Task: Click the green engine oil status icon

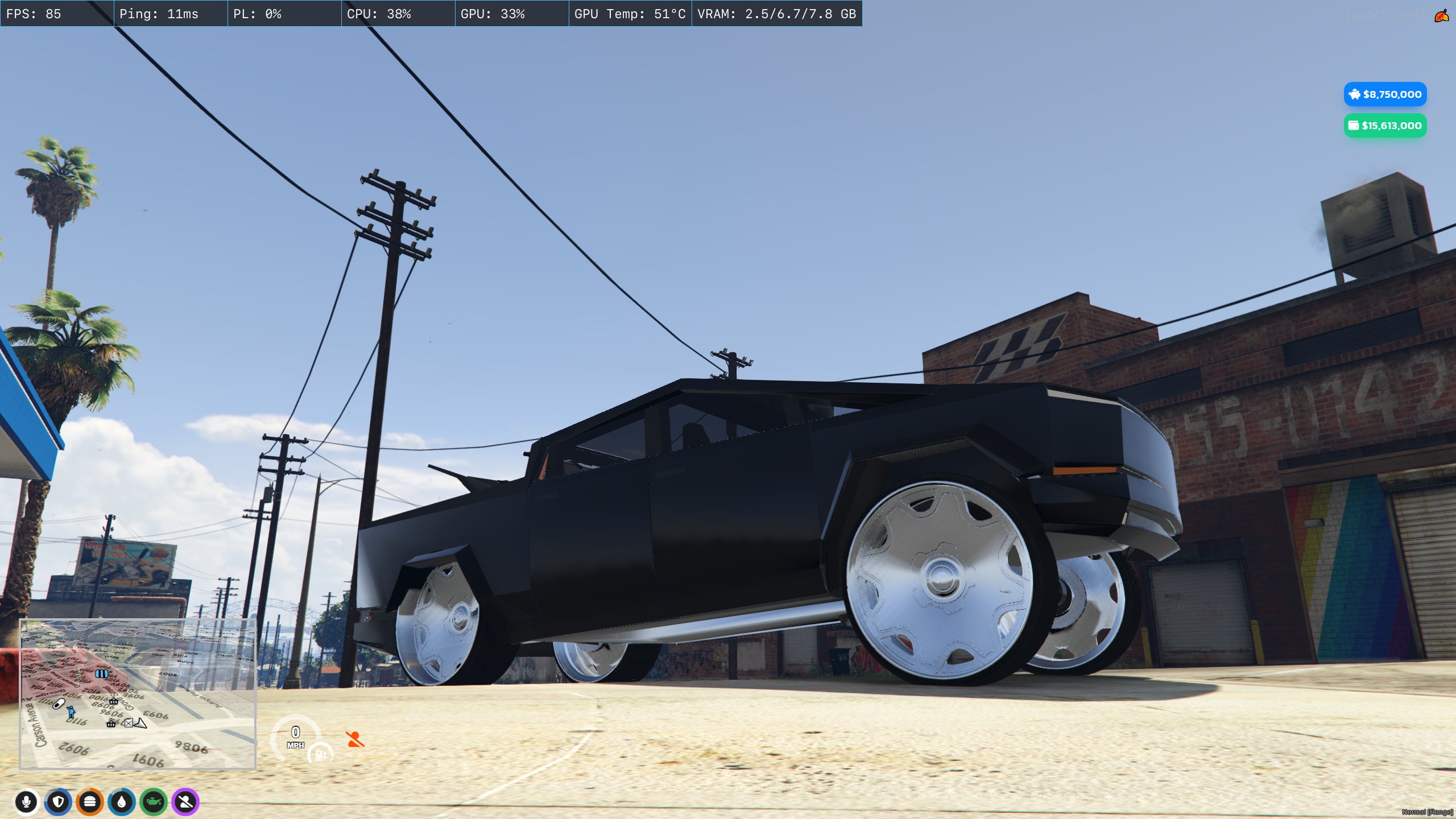Action: (154, 801)
